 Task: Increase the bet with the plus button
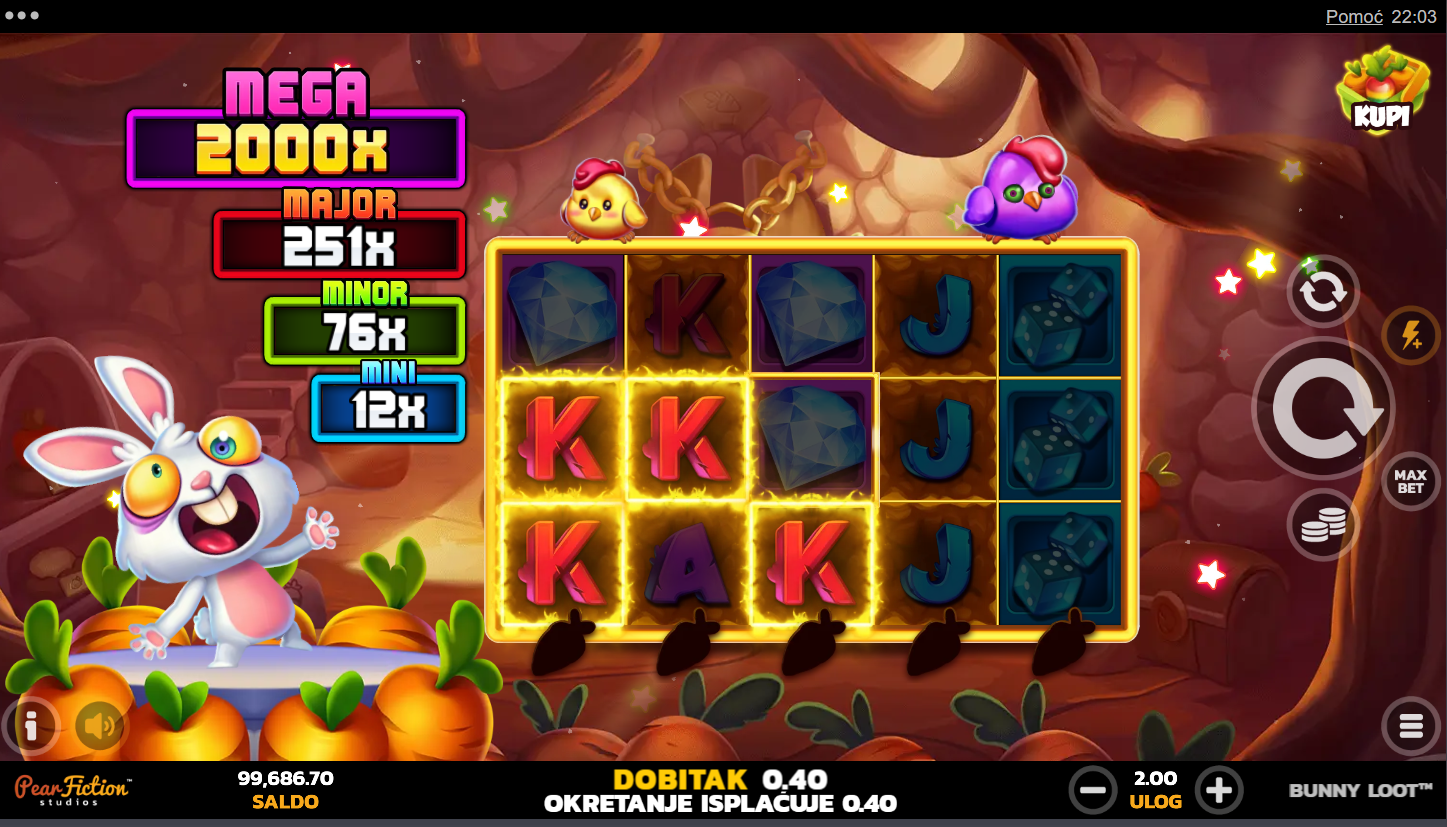[1218, 791]
